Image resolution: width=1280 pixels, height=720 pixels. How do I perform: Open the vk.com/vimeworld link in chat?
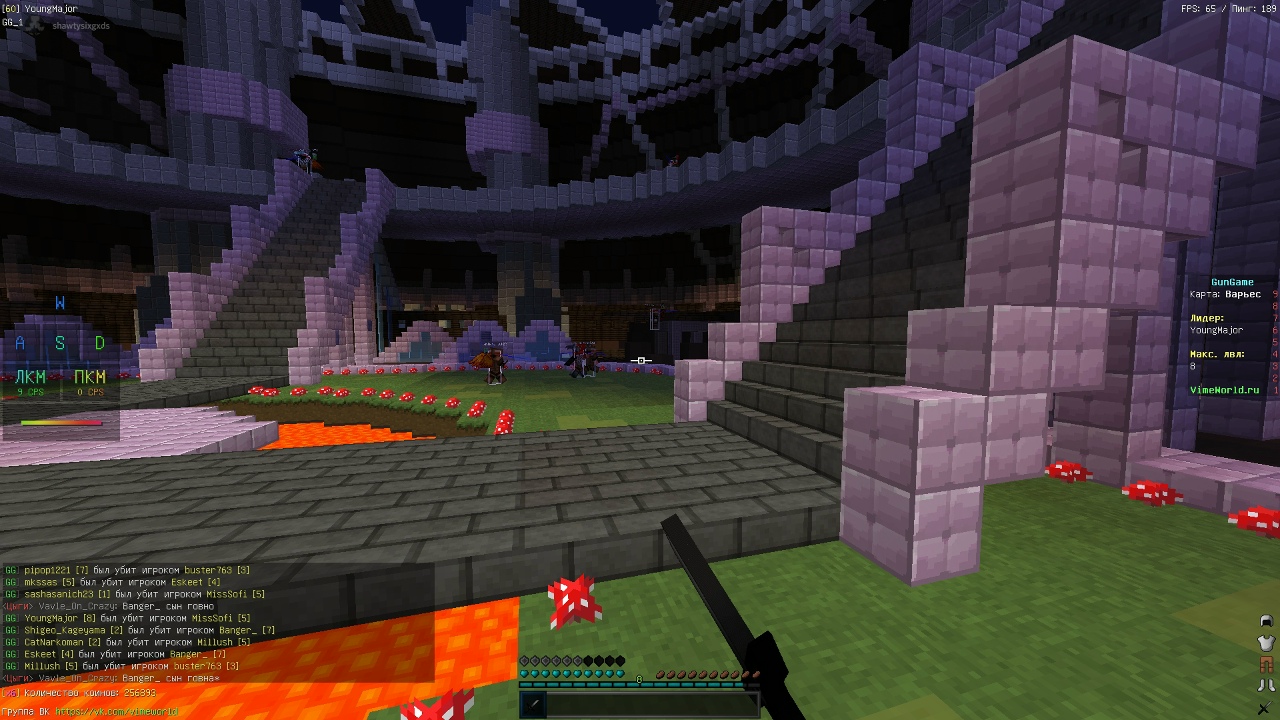(x=116, y=712)
